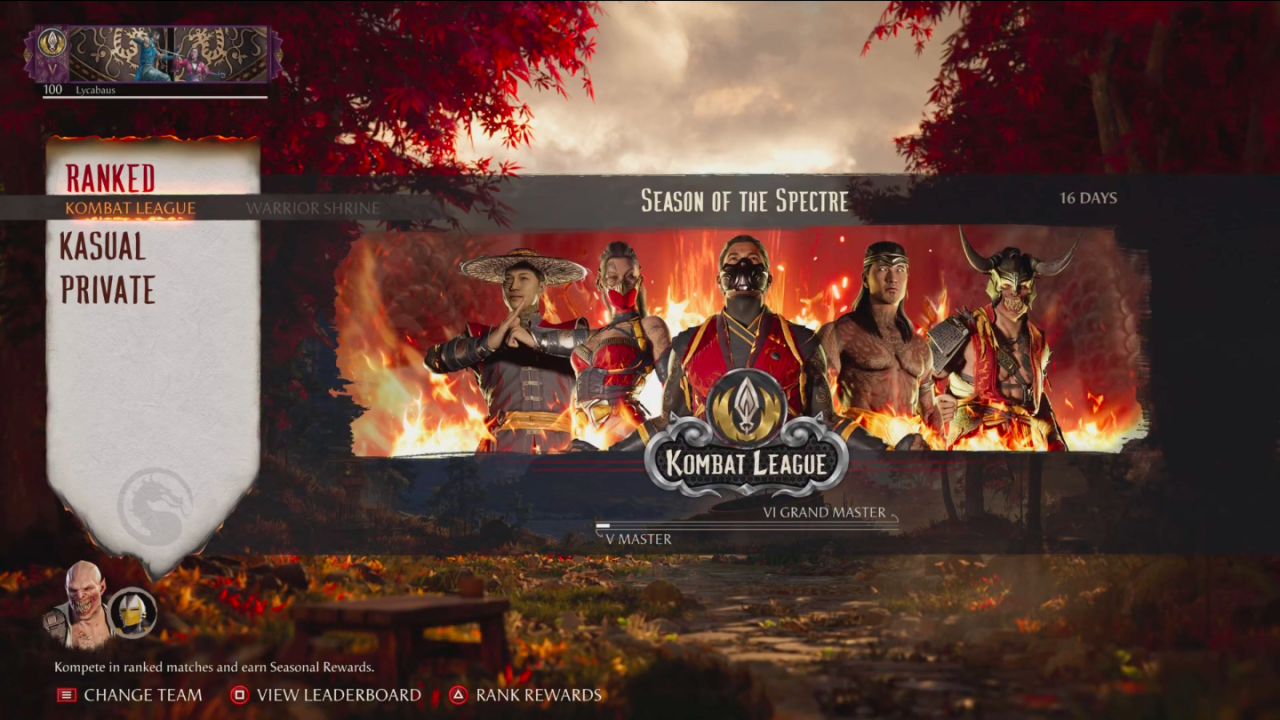Click the square button icon for View Leaderboard
Image resolution: width=1280 pixels, height=720 pixels.
coord(240,695)
